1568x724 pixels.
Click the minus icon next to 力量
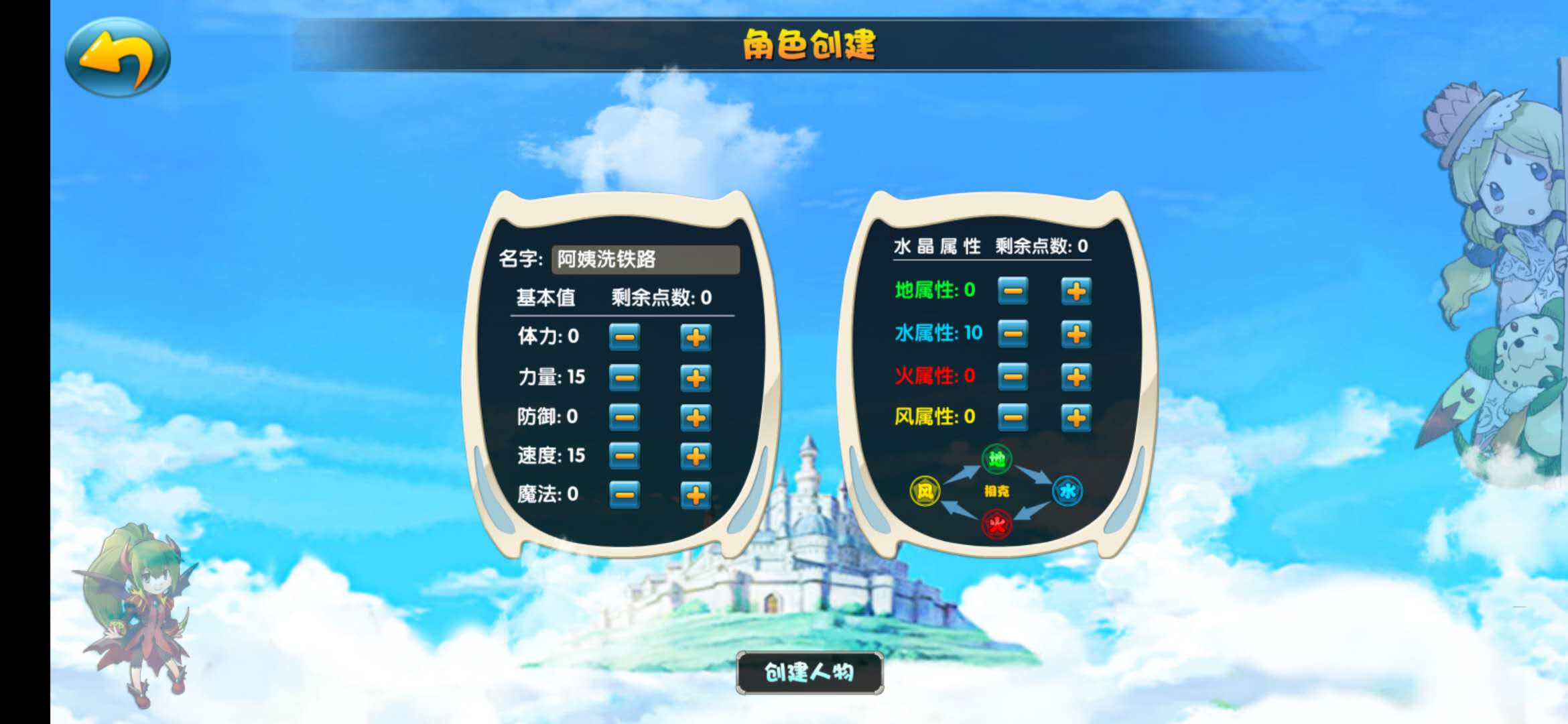click(624, 378)
